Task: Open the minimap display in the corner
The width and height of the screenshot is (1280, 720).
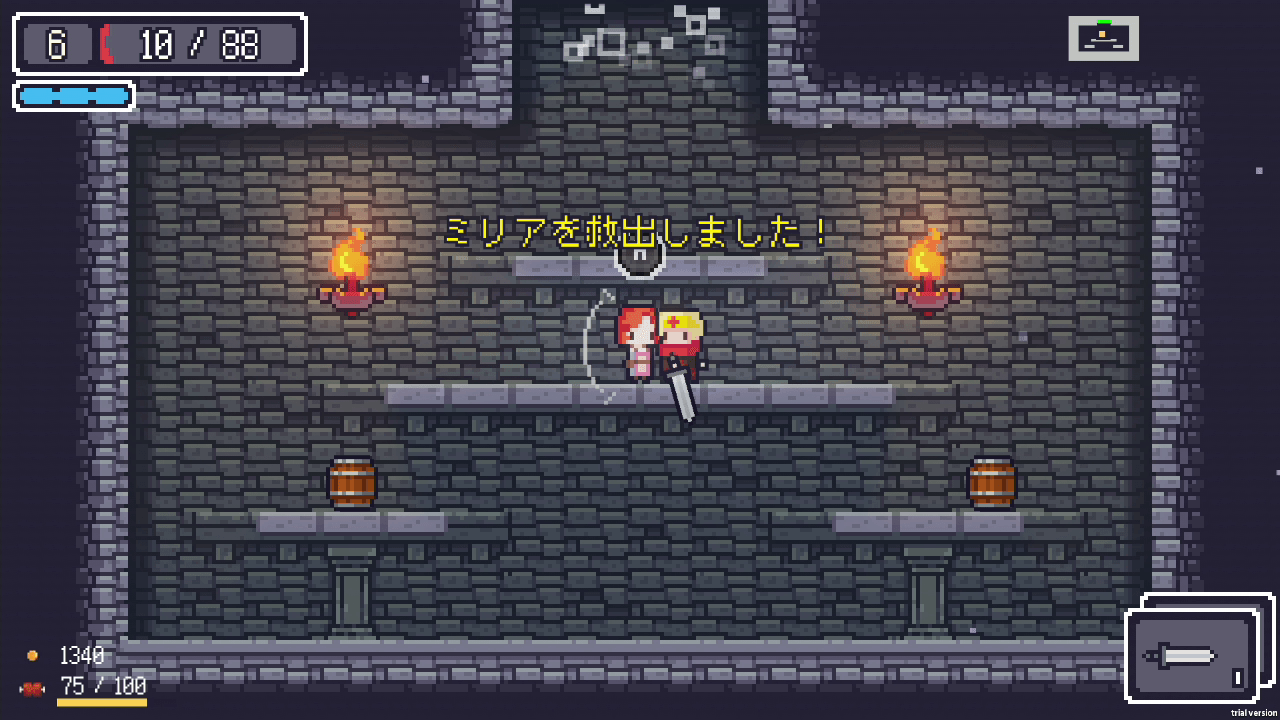Action: tap(1104, 37)
